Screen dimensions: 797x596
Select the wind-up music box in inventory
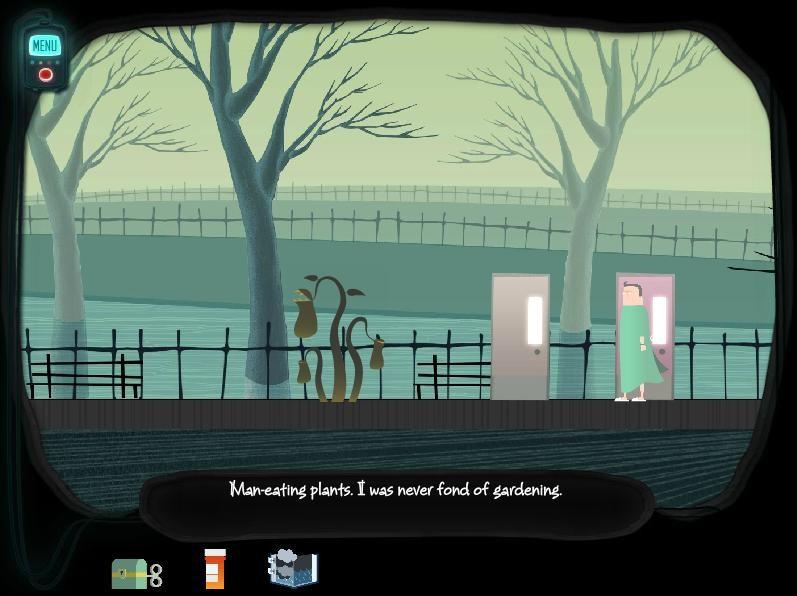[x=135, y=572]
